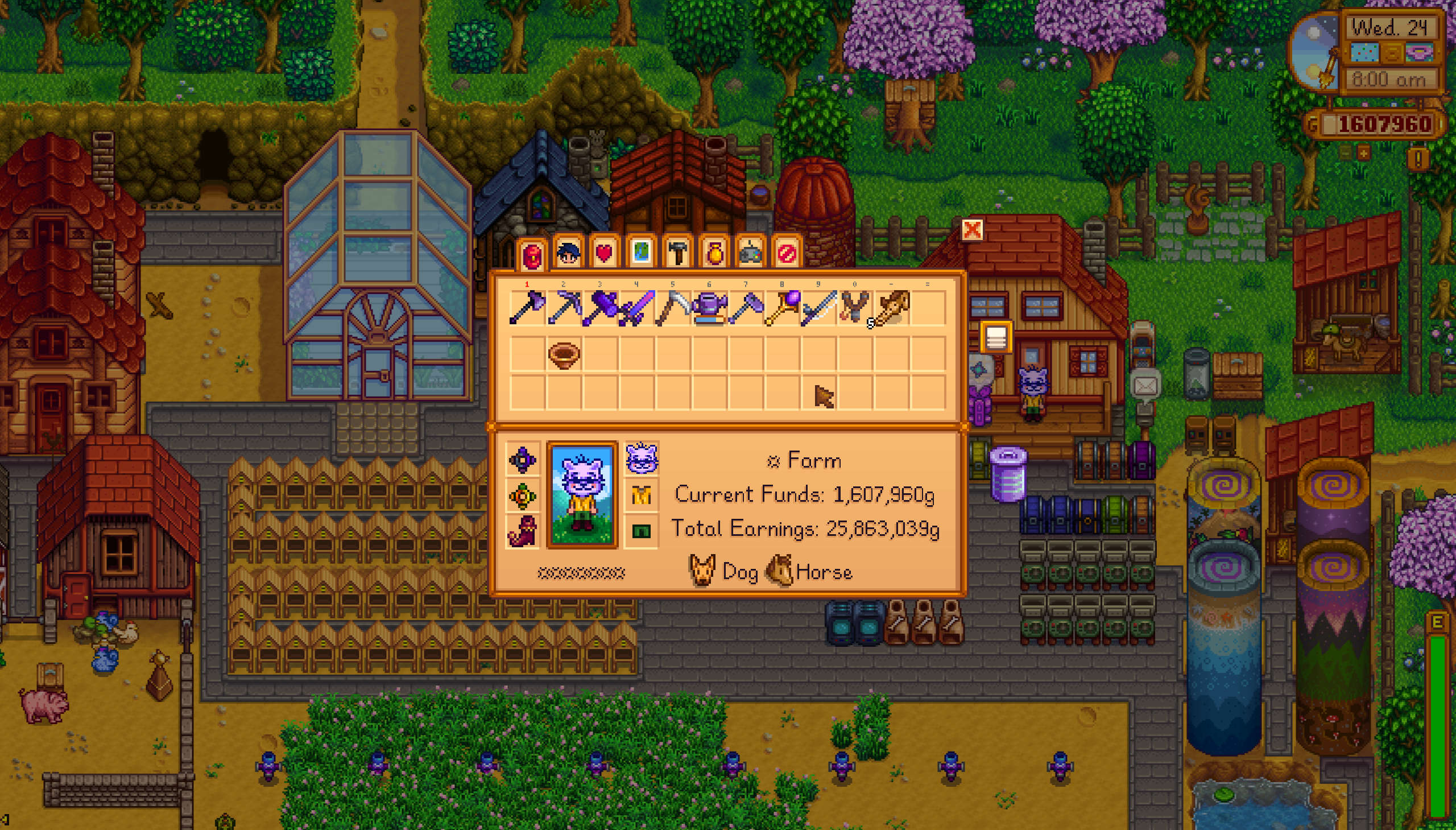Viewport: 1456px width, 830px height.
Task: Close the inventory menu with the X
Action: point(972,230)
